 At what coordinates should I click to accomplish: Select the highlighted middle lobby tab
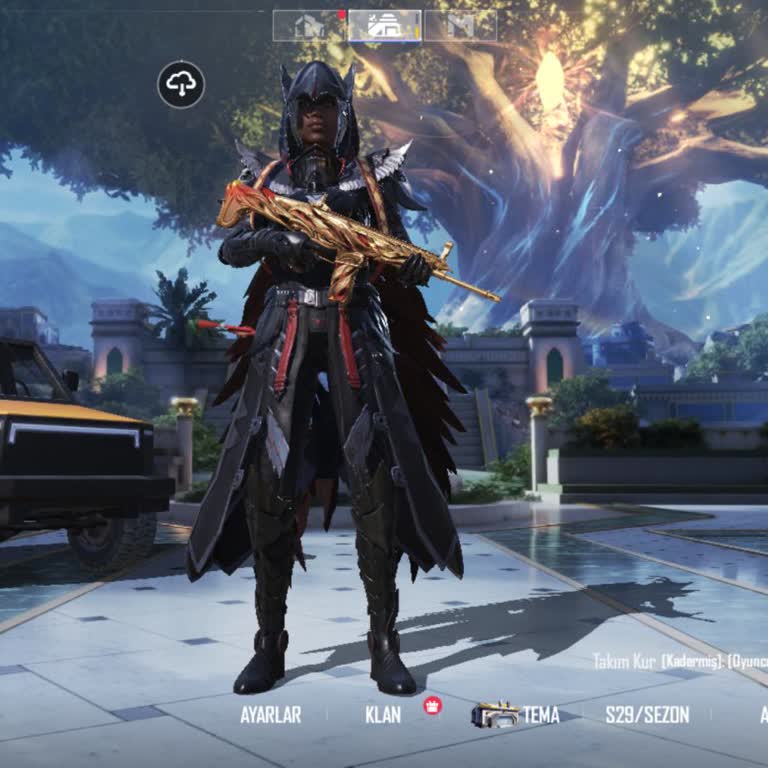click(x=385, y=26)
